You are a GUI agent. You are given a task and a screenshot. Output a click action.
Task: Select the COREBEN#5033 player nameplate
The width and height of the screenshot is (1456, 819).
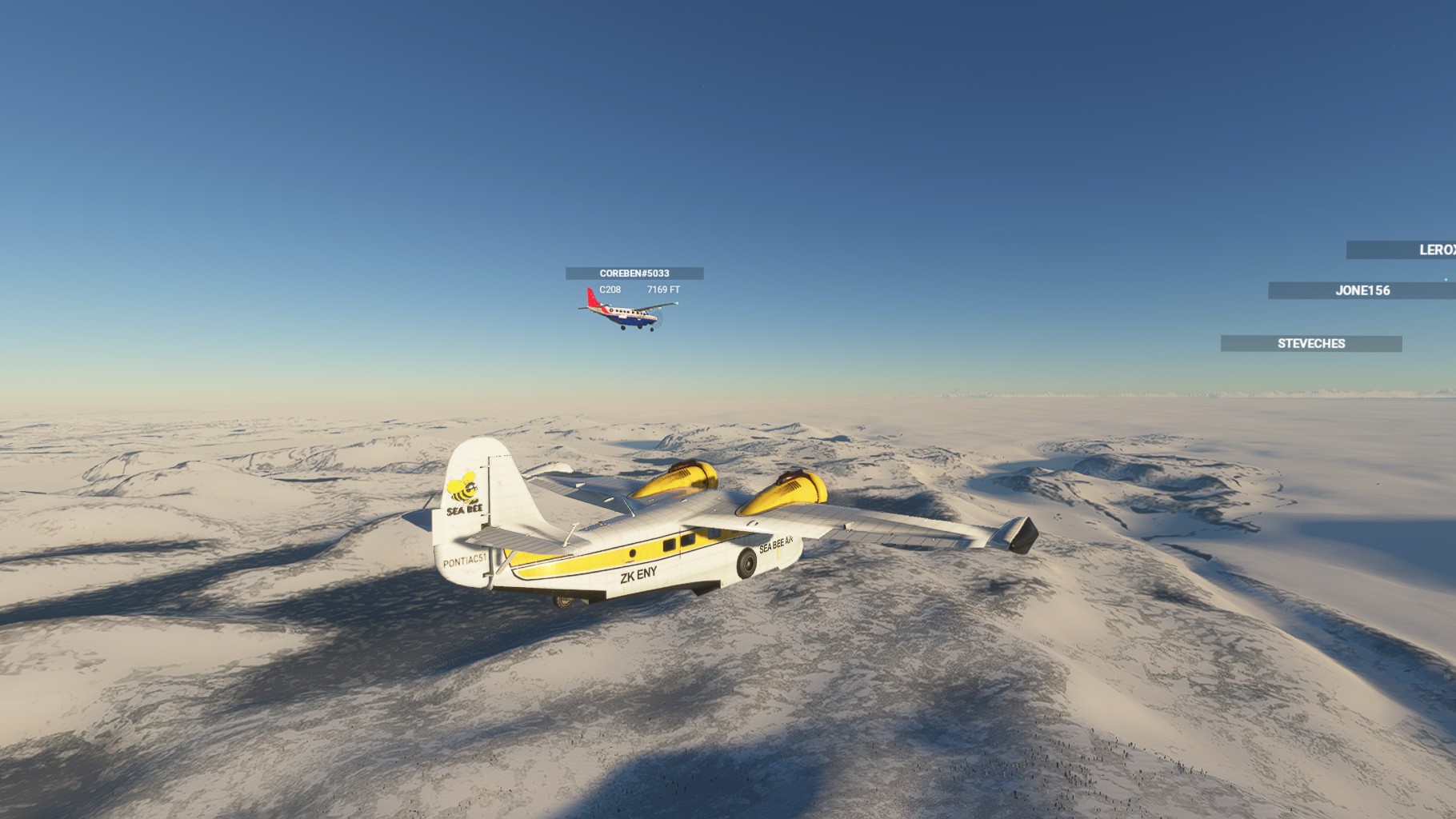pos(634,274)
